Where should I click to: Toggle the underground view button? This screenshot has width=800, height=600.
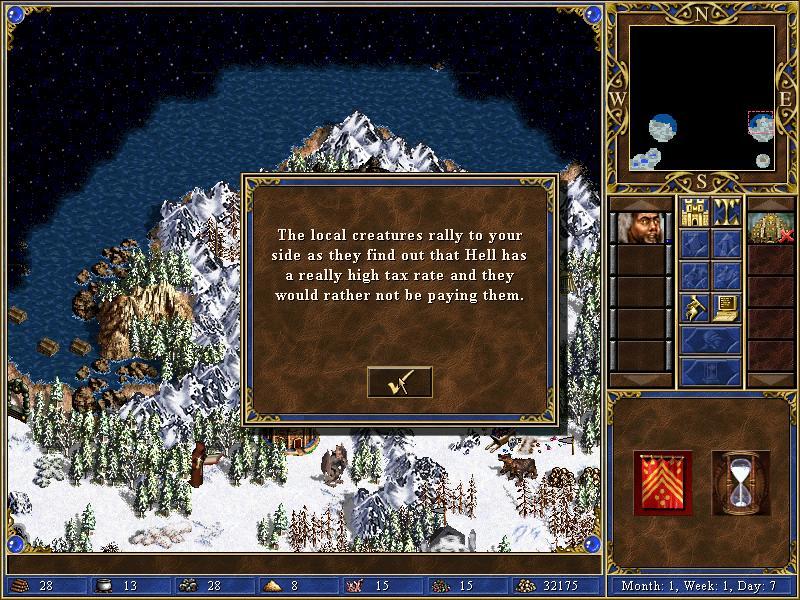pyautogui.click(x=727, y=212)
